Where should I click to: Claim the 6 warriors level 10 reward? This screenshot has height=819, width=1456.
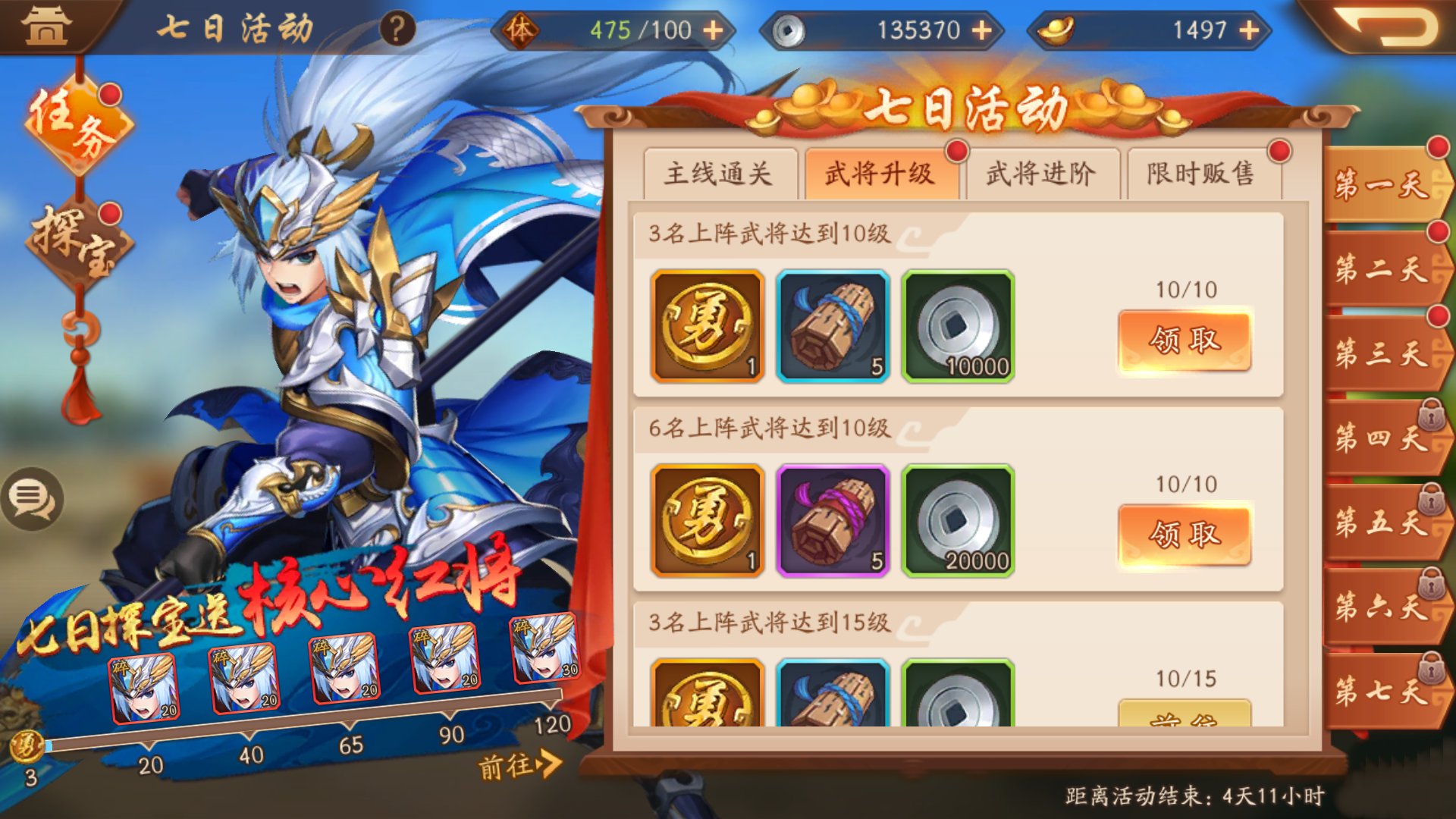[1185, 533]
